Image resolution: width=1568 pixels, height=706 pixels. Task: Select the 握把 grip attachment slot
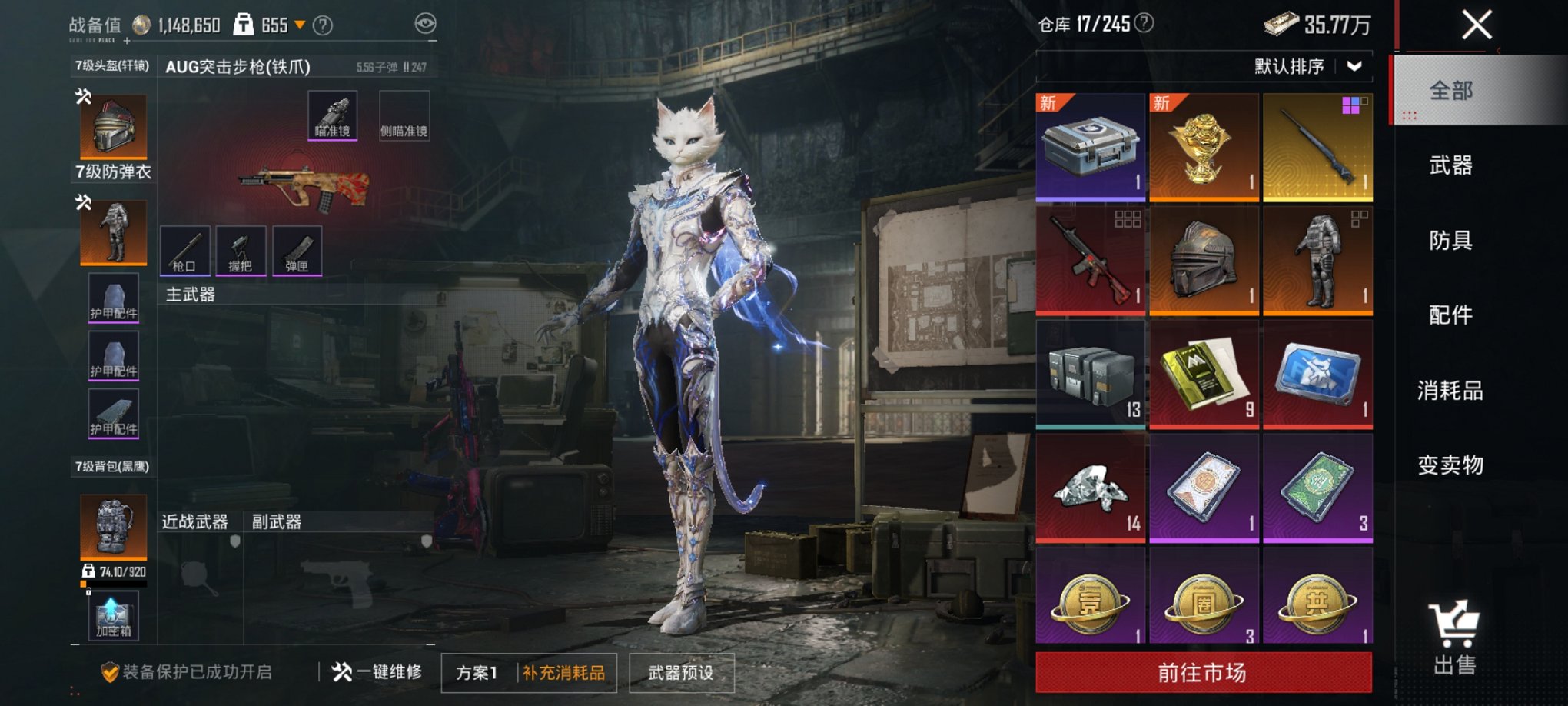tap(240, 250)
